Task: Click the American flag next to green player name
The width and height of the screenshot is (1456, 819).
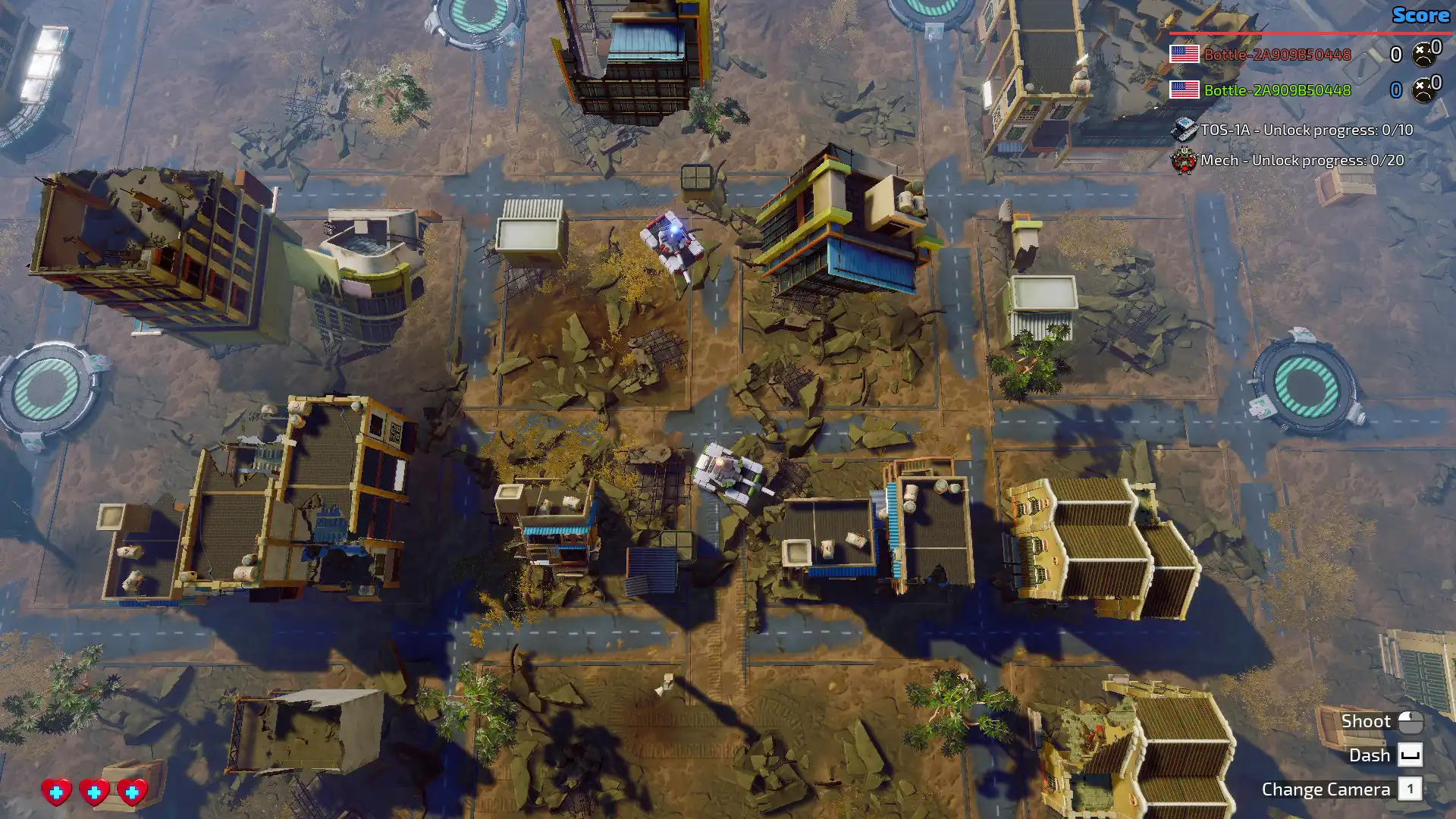Action: pos(1183,89)
